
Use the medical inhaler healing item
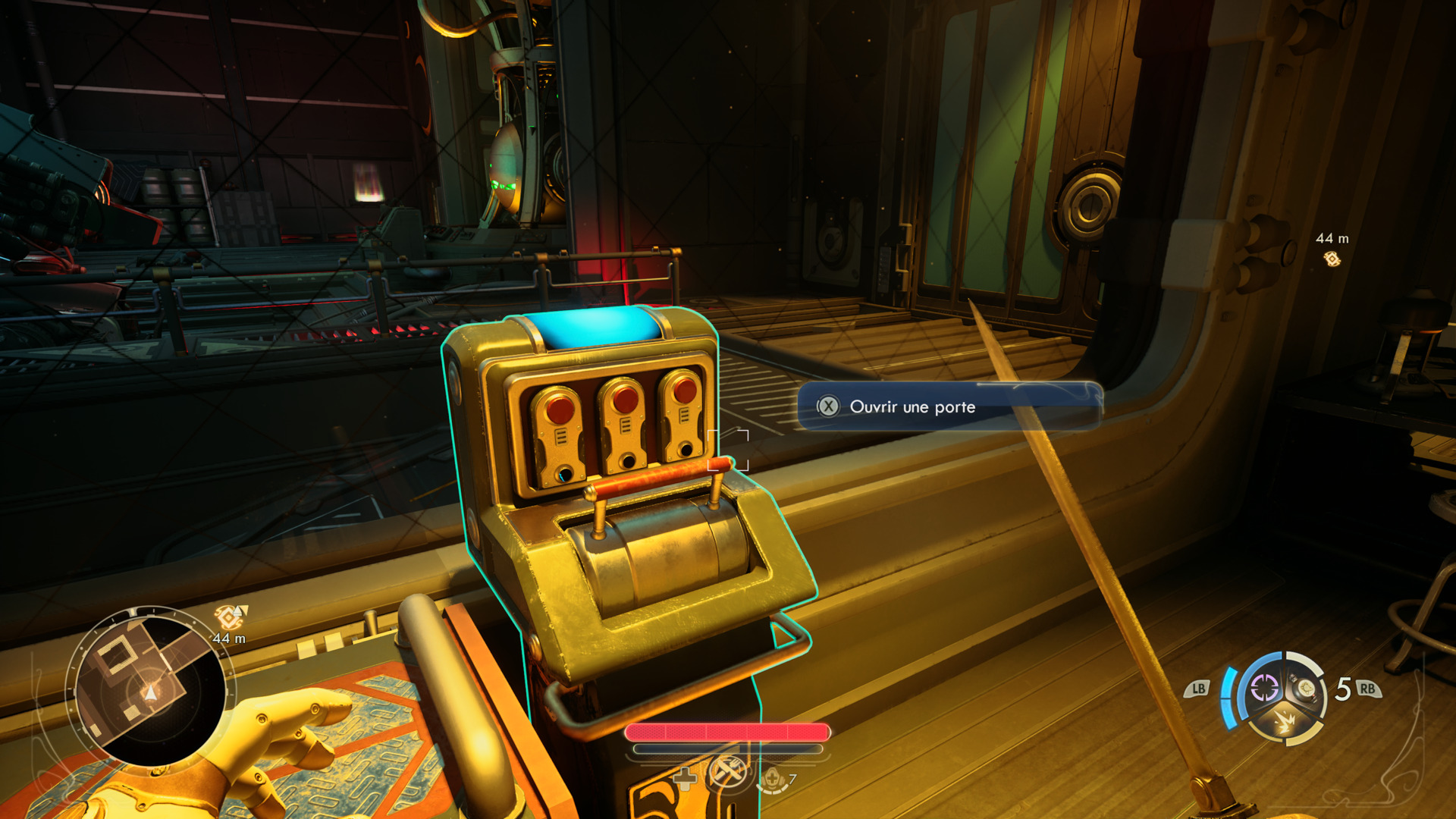772,779
